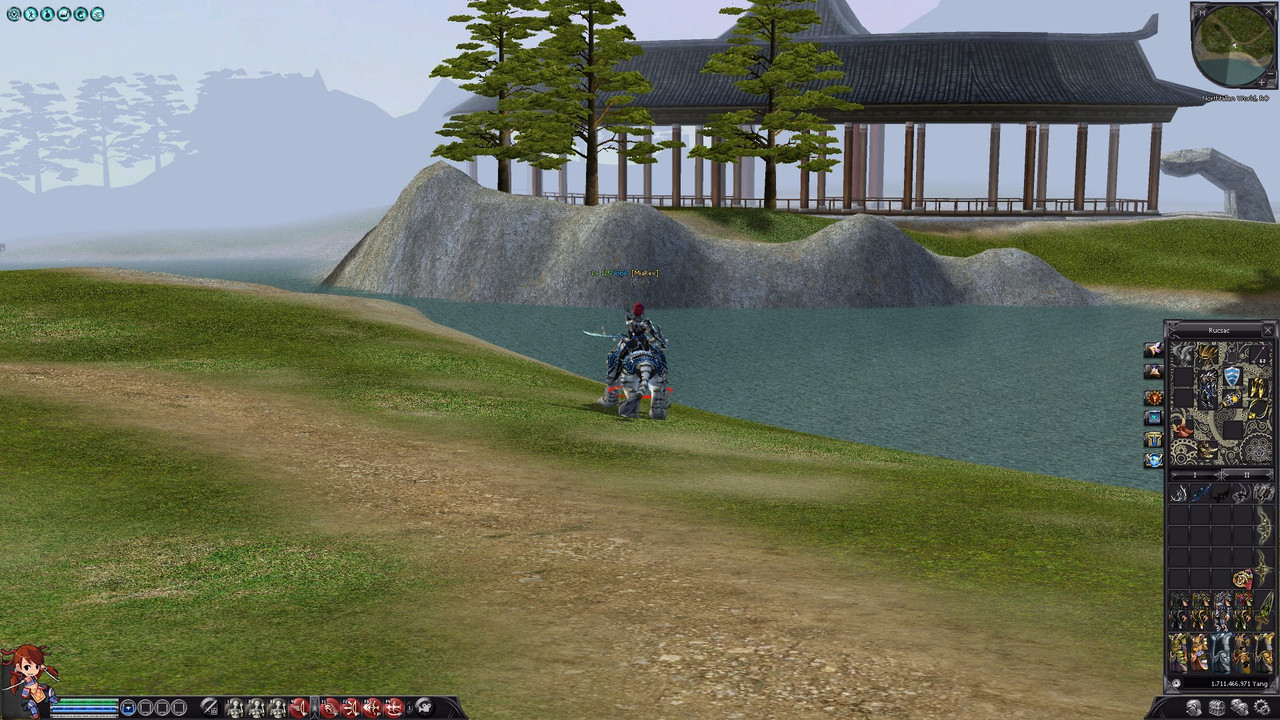Click the red winged boot icon on the sidebar

pos(1153,351)
